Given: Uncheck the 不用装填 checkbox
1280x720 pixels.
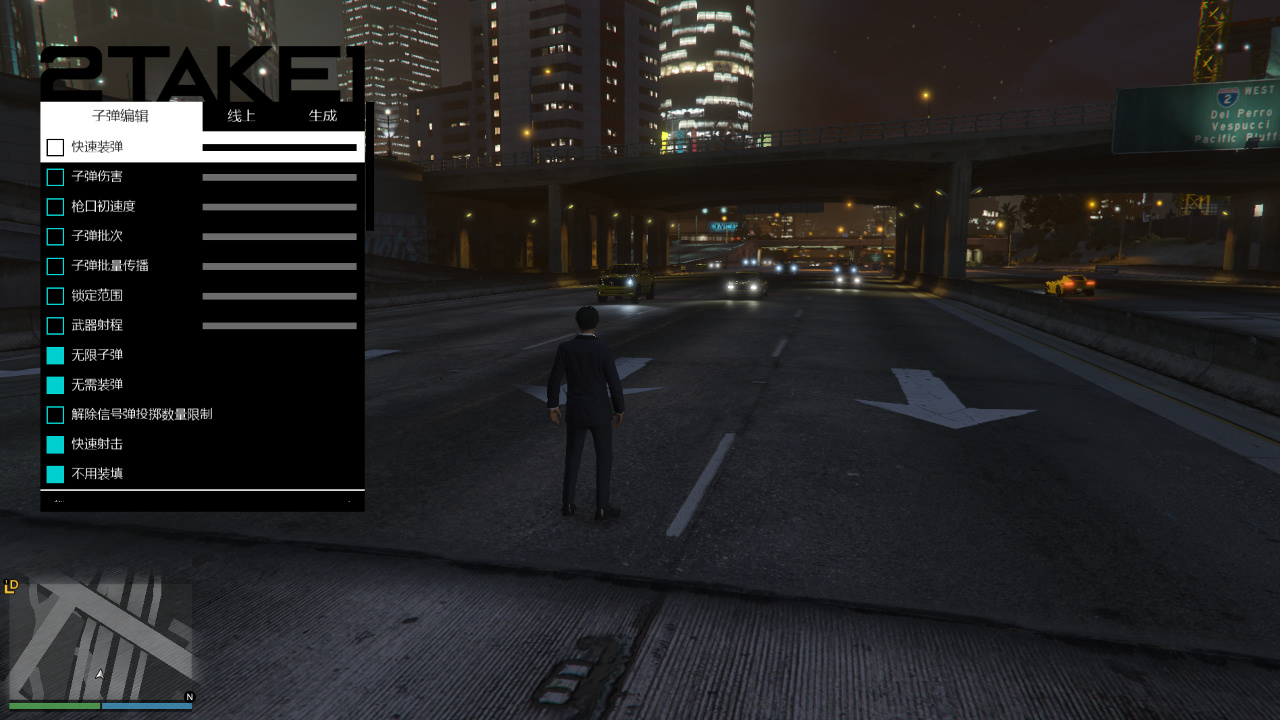Looking at the screenshot, I should (x=55, y=474).
